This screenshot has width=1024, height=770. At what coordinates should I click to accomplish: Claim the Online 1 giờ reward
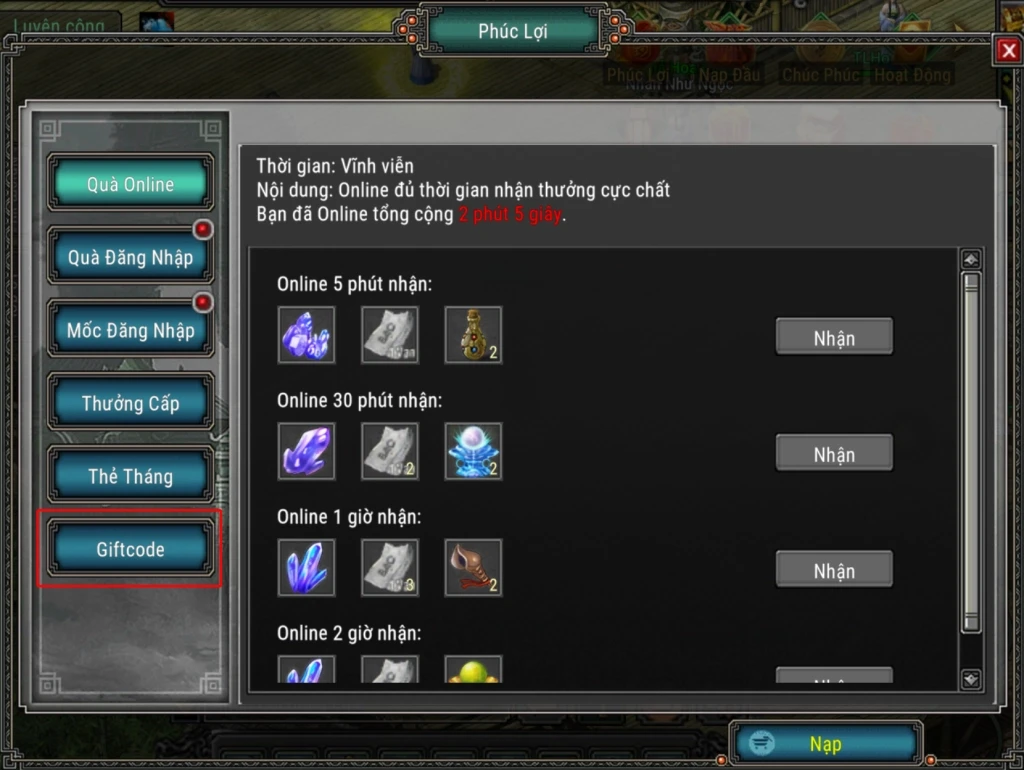click(x=834, y=571)
